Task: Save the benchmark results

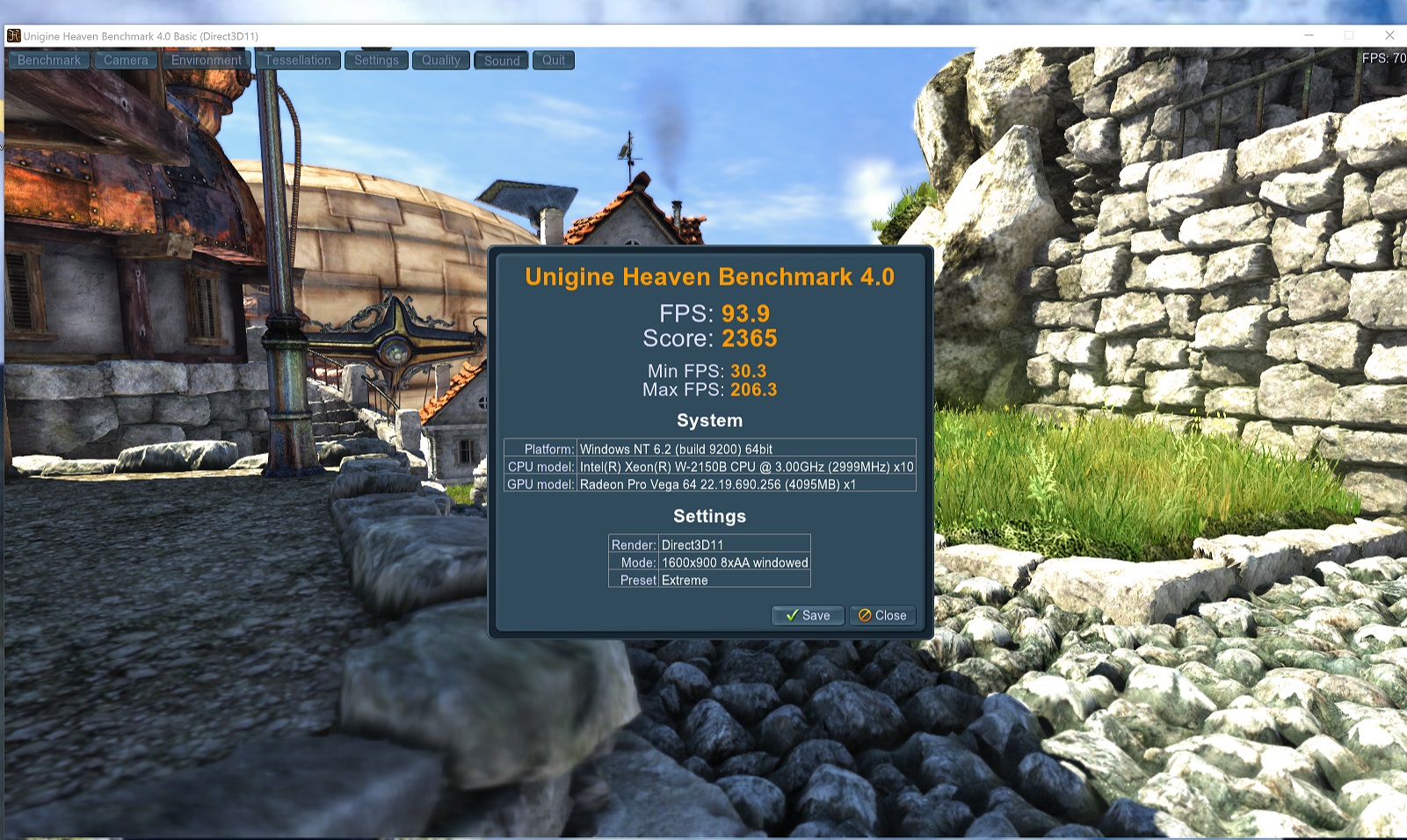Action: coord(808,615)
